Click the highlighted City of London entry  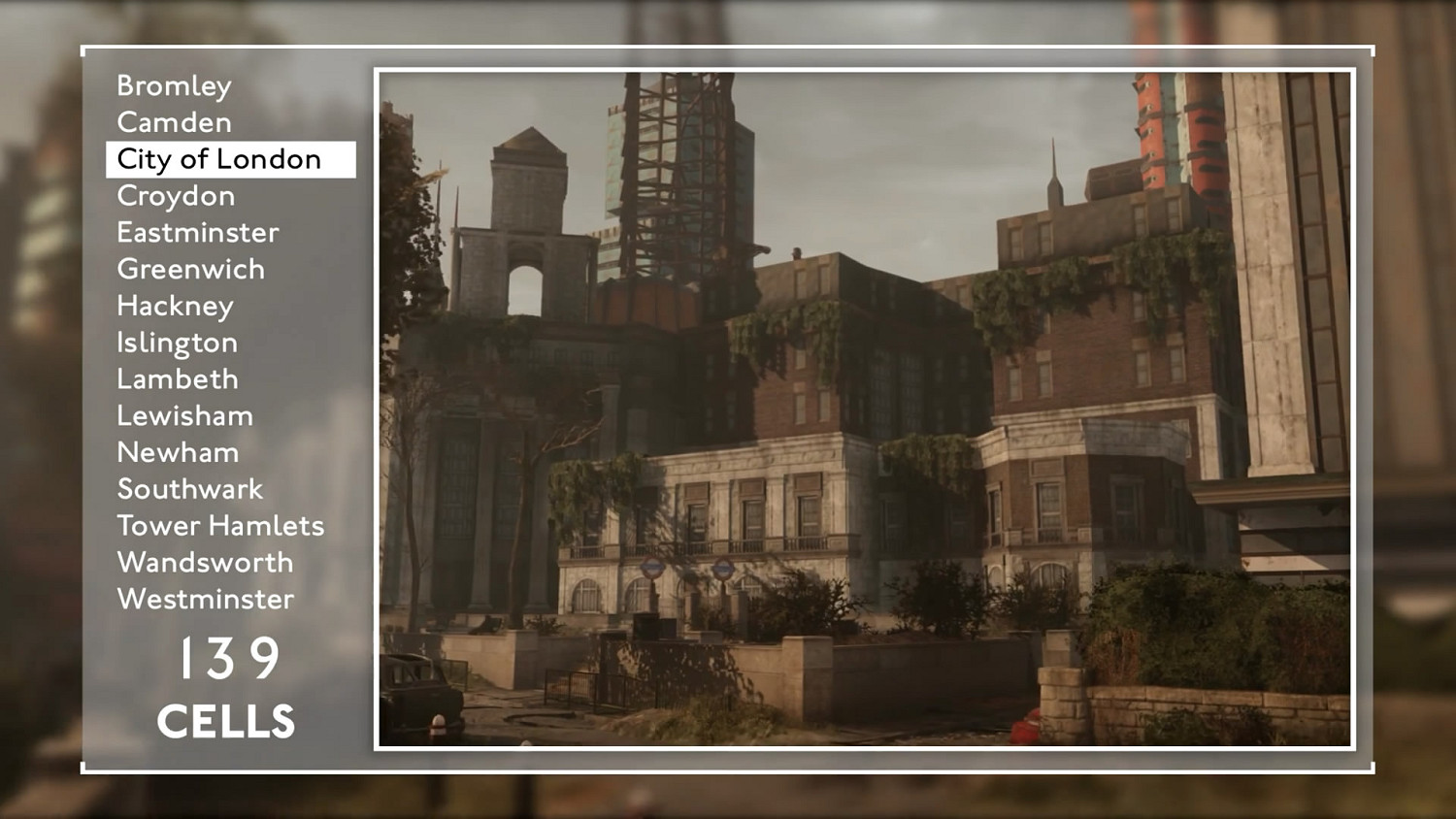pos(219,159)
